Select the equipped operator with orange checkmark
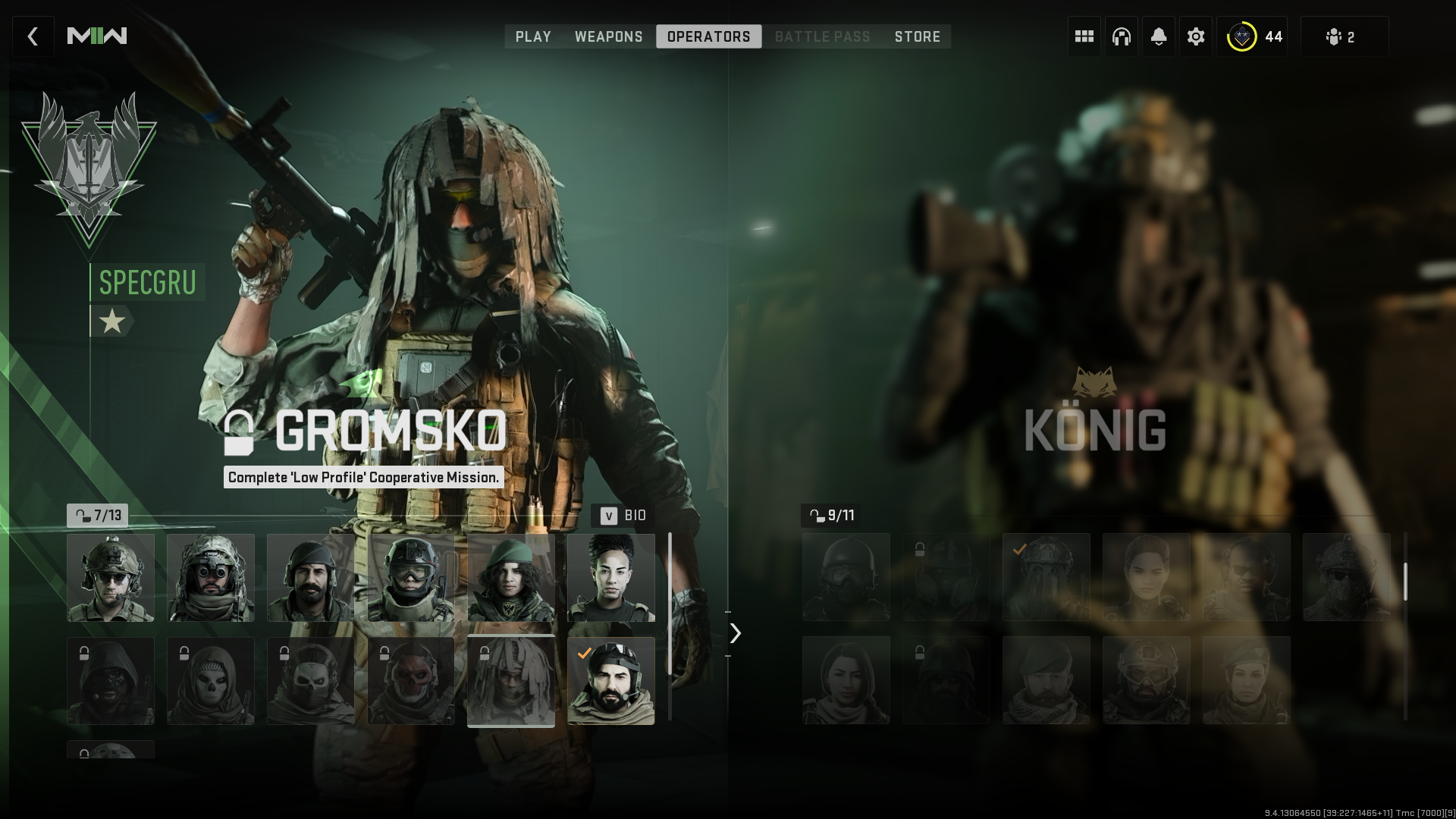Screen dimensions: 1456x819 coord(611,680)
